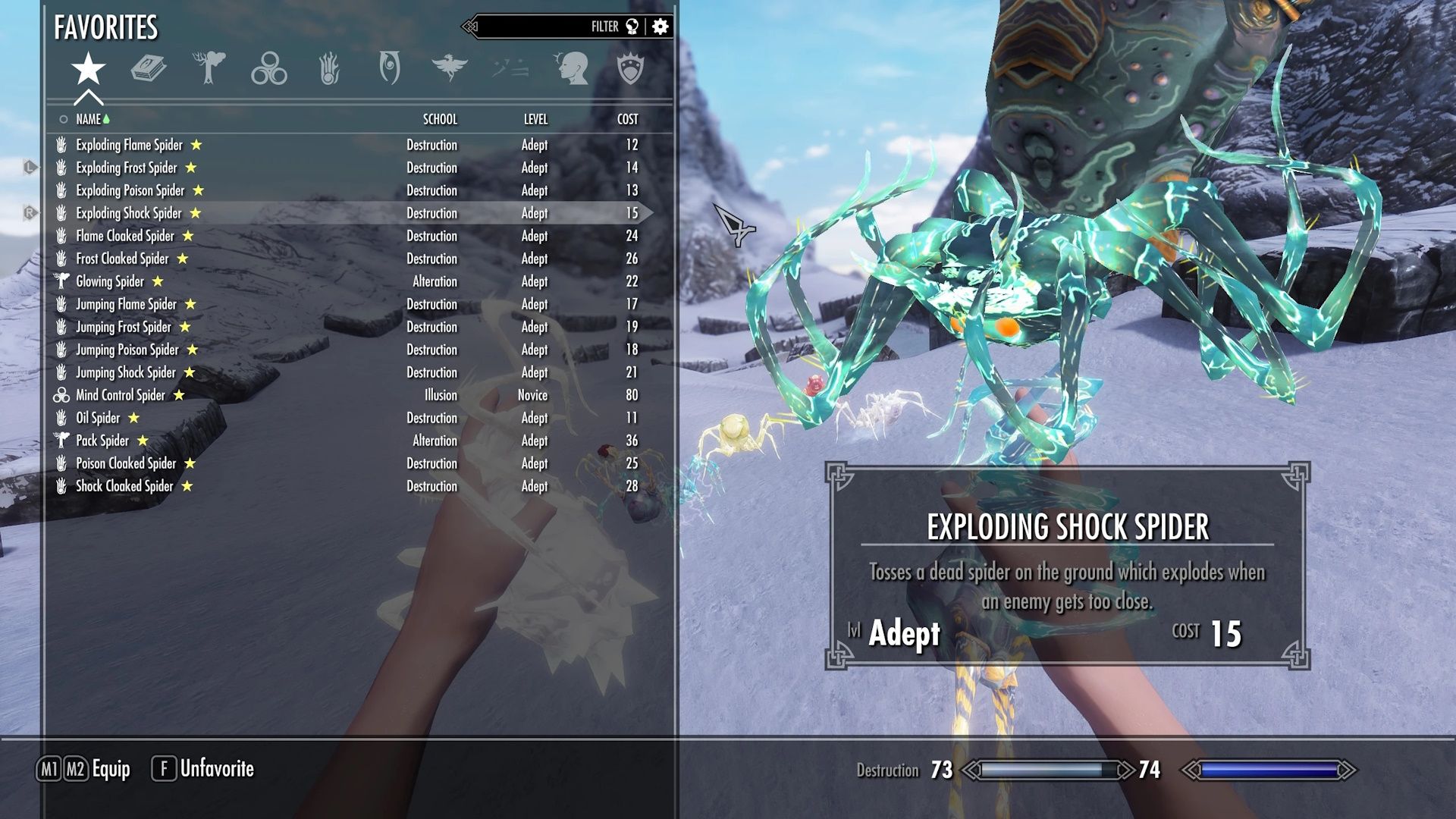
Task: Click the back chevron on the filter bar
Action: [471, 24]
